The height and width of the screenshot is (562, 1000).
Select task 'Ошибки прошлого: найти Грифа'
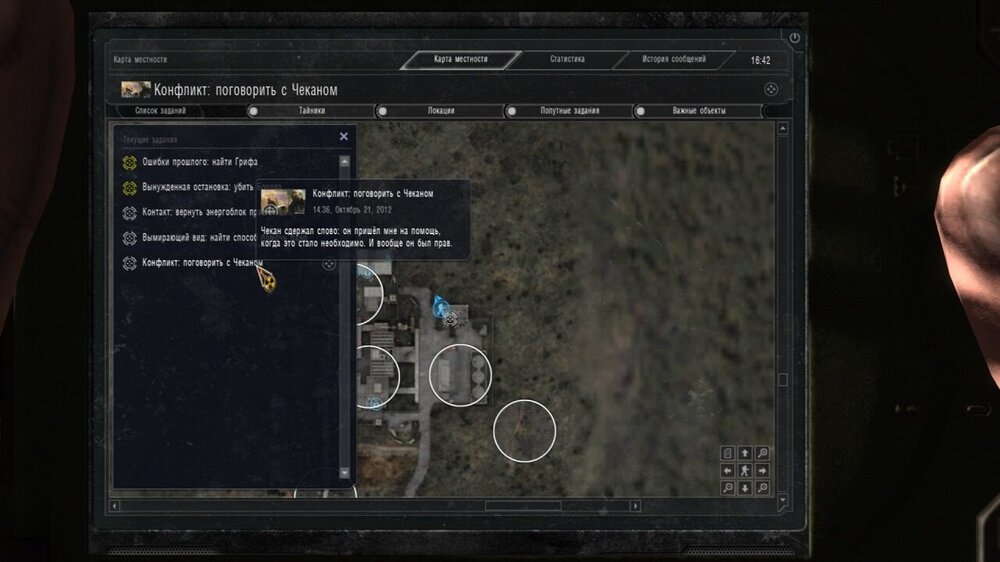click(190, 162)
